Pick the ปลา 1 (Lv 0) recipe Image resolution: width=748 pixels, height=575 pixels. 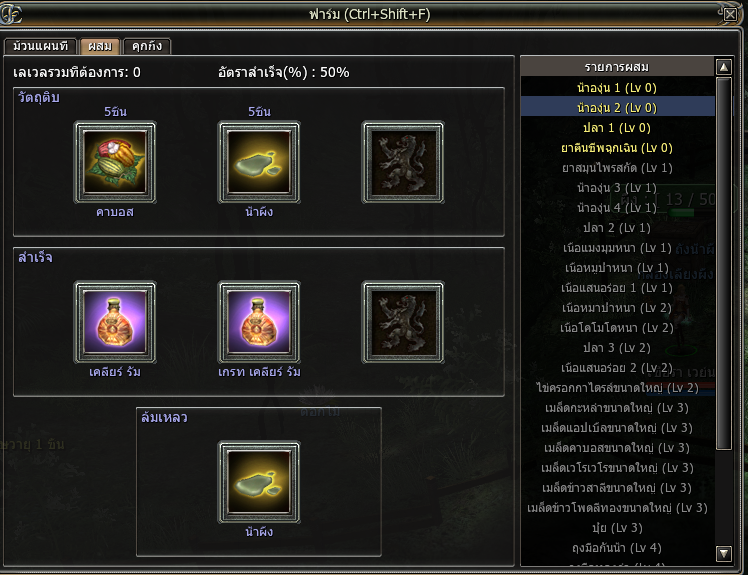(x=617, y=128)
